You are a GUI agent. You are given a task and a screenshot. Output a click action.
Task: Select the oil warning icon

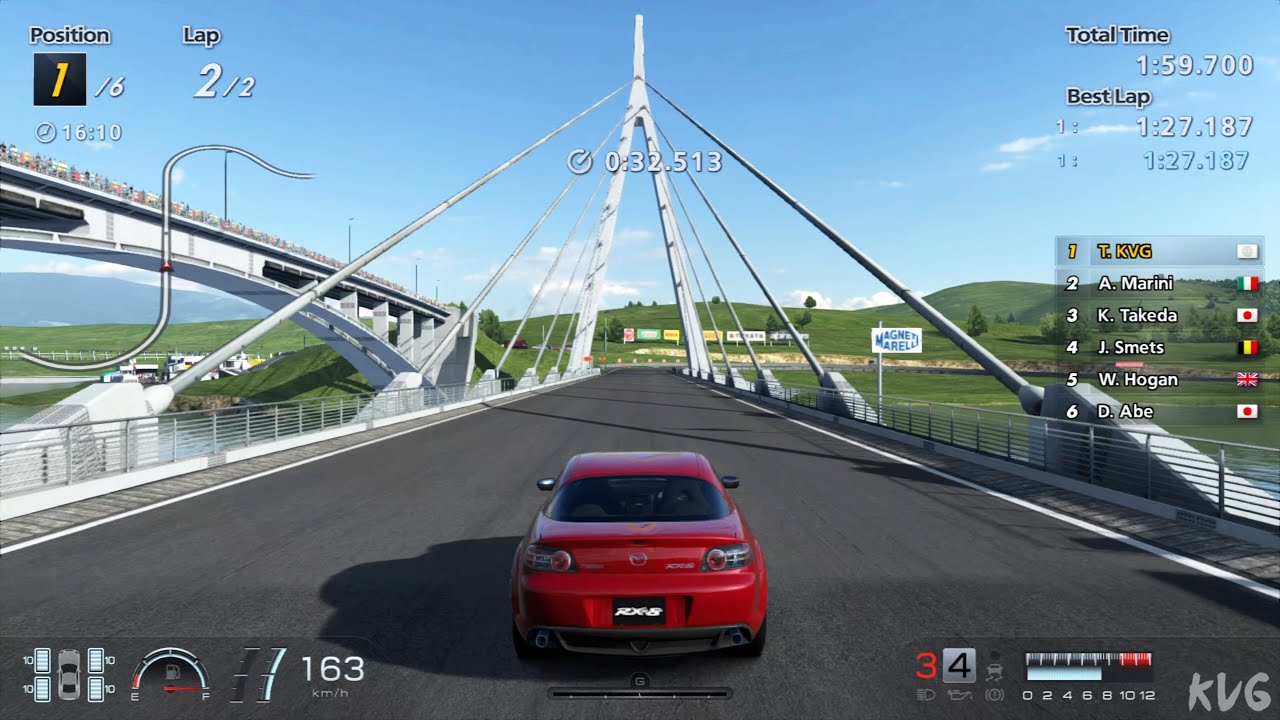[x=959, y=693]
